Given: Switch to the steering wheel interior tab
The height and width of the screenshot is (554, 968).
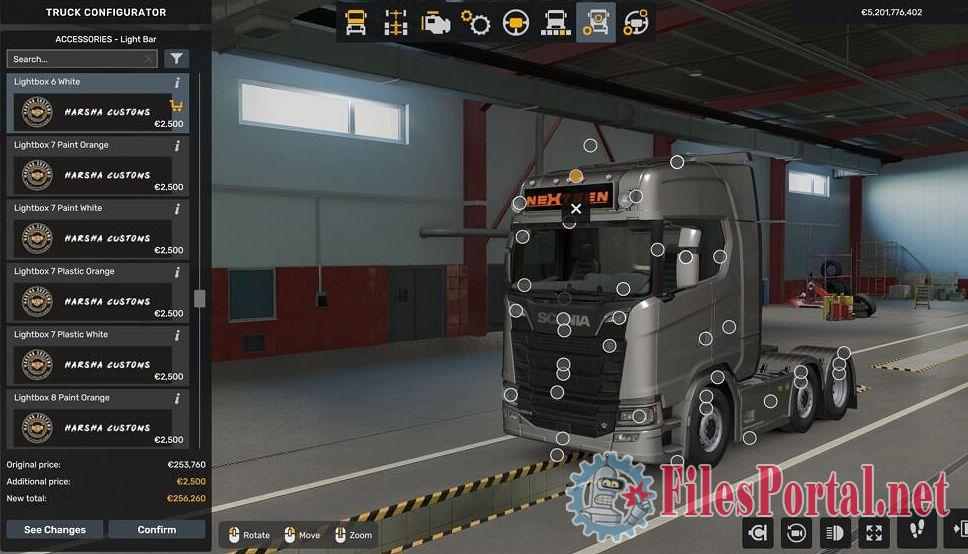Looking at the screenshot, I should point(516,22).
